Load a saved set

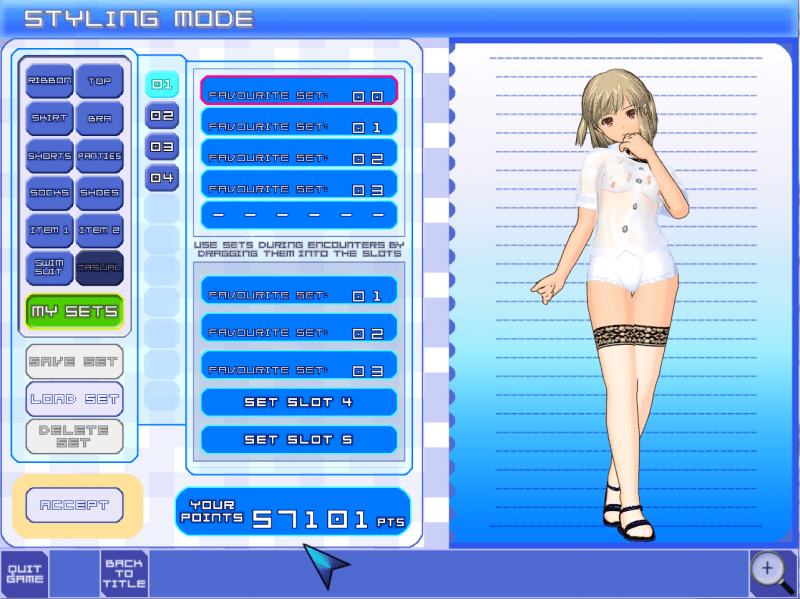pyautogui.click(x=74, y=399)
